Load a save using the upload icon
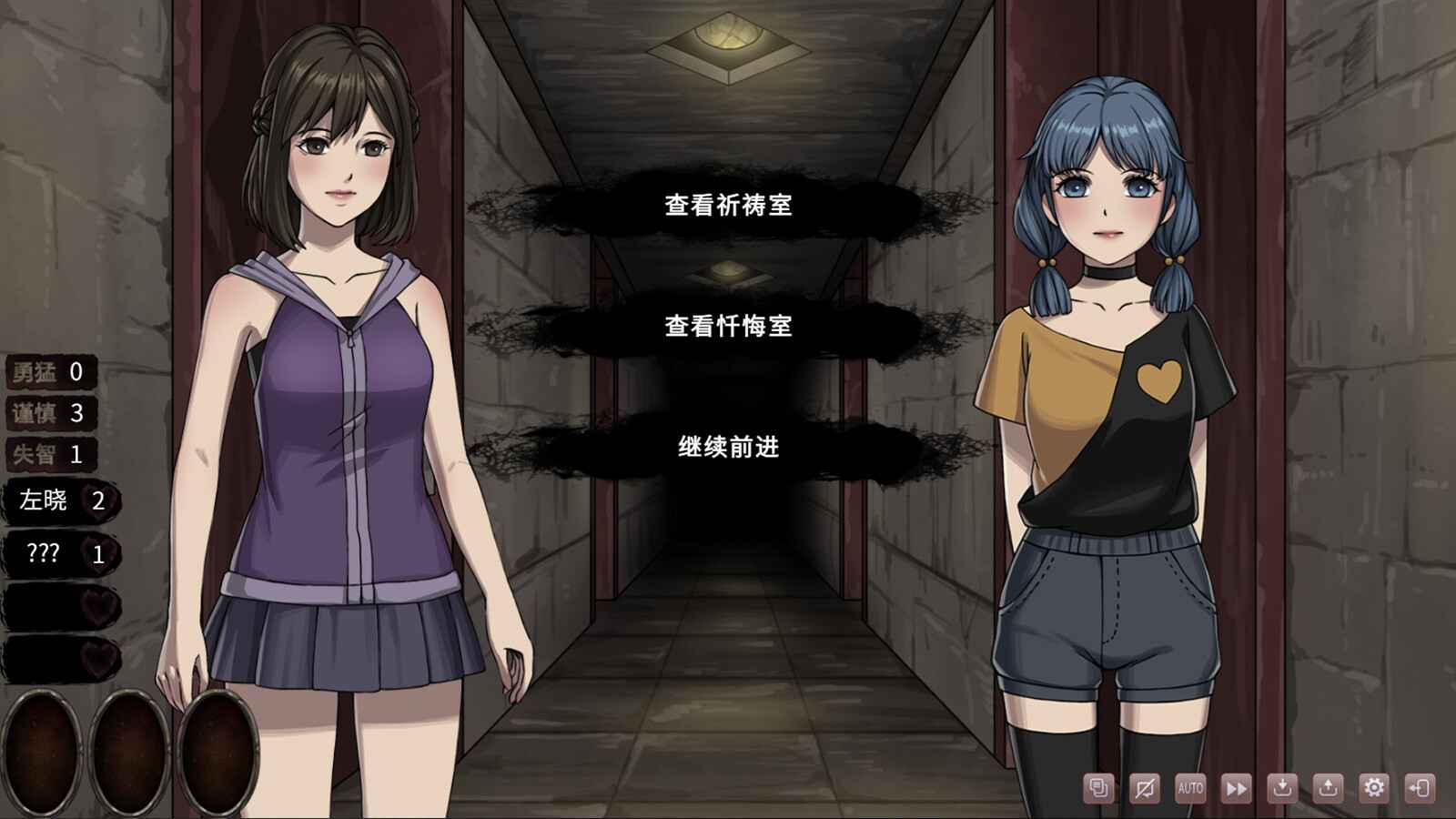The width and height of the screenshot is (1456, 819). click(1330, 787)
